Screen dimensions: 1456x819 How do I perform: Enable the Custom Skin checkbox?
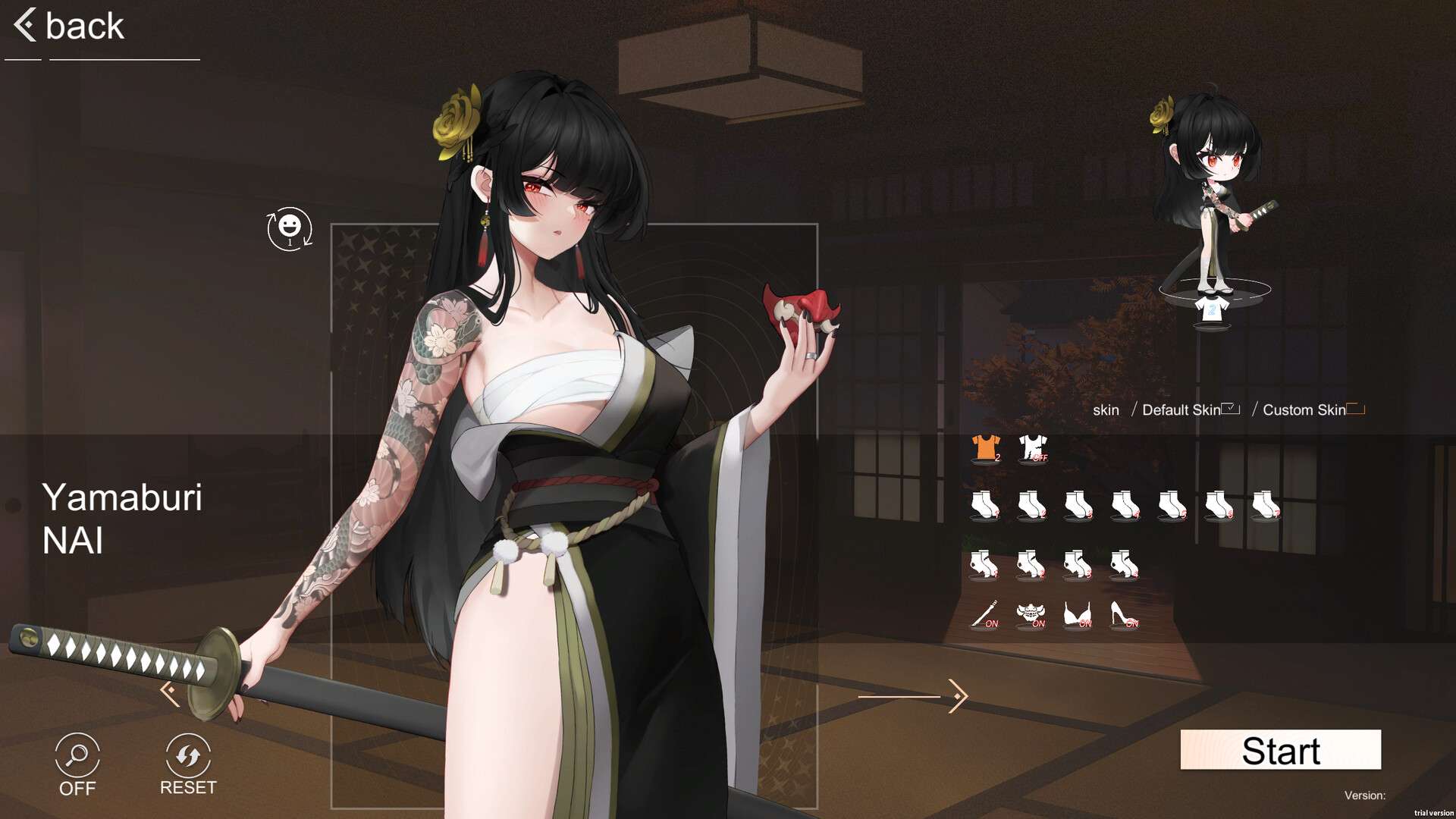click(1356, 409)
